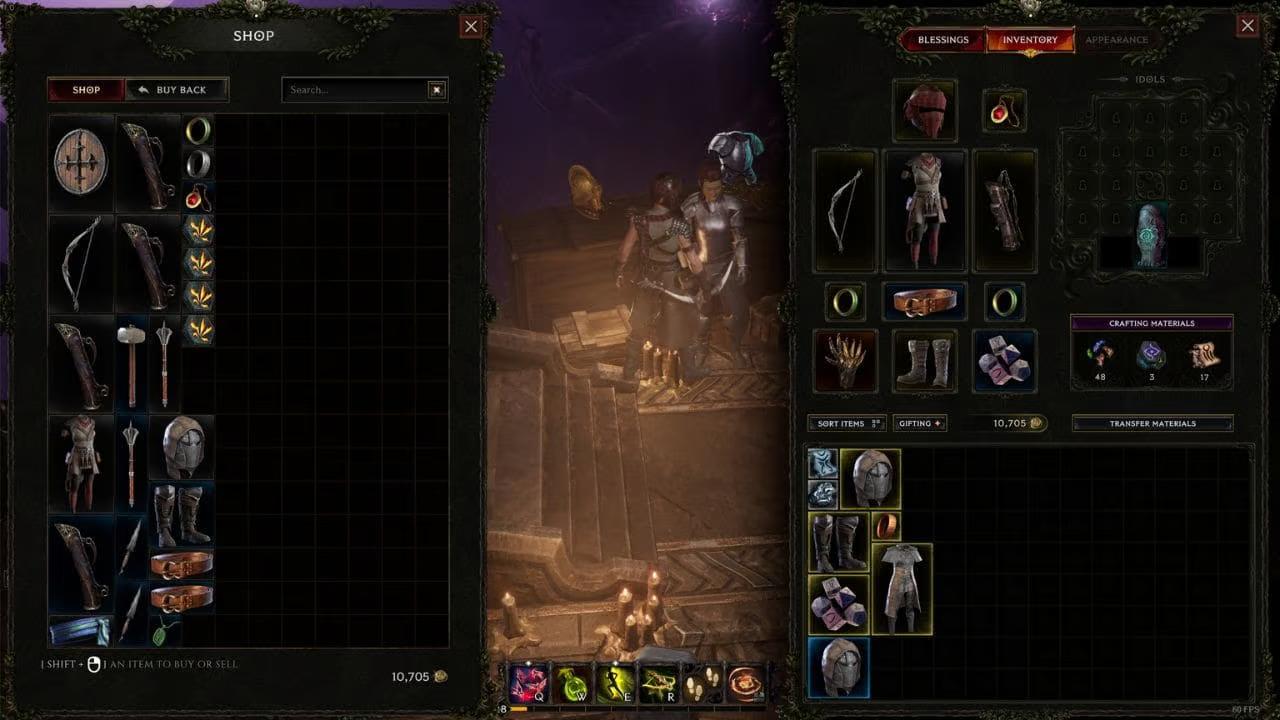Transfer crafting materials
This screenshot has height=720, width=1280.
[1152, 424]
